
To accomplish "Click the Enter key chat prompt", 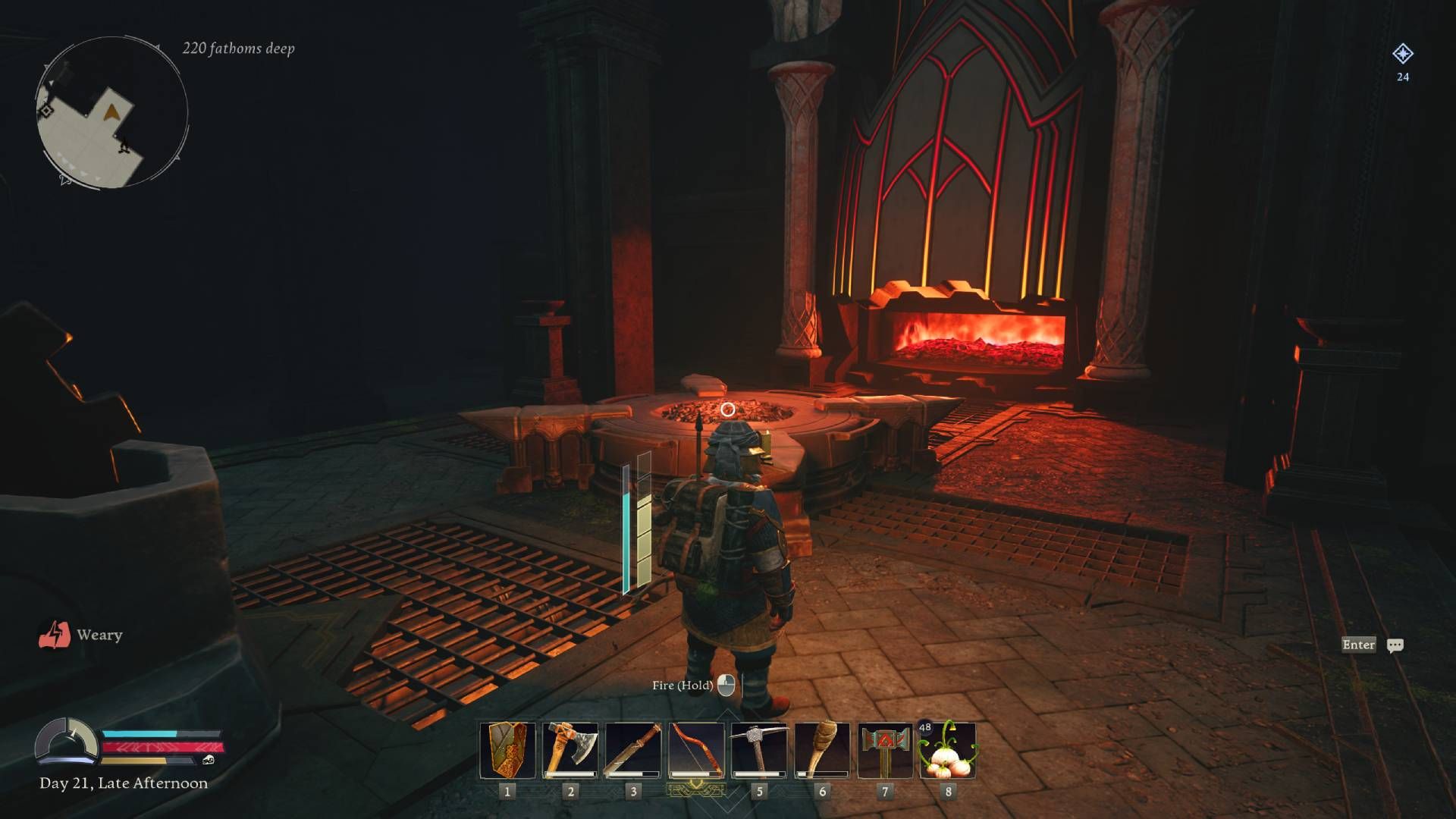I will pos(1358,644).
